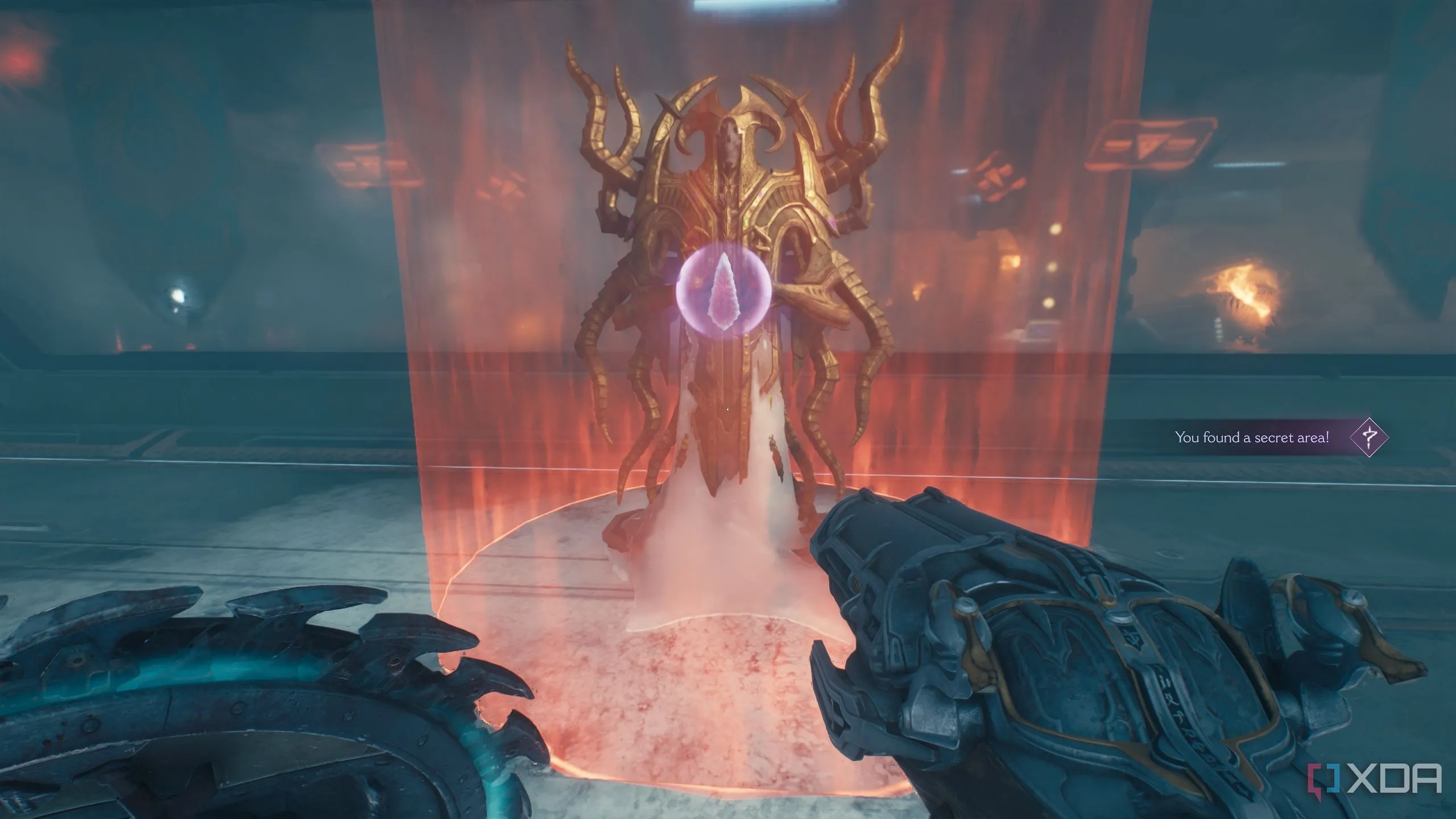Select the question mark diamond secret icon
This screenshot has width=1456, height=819.
(1369, 437)
